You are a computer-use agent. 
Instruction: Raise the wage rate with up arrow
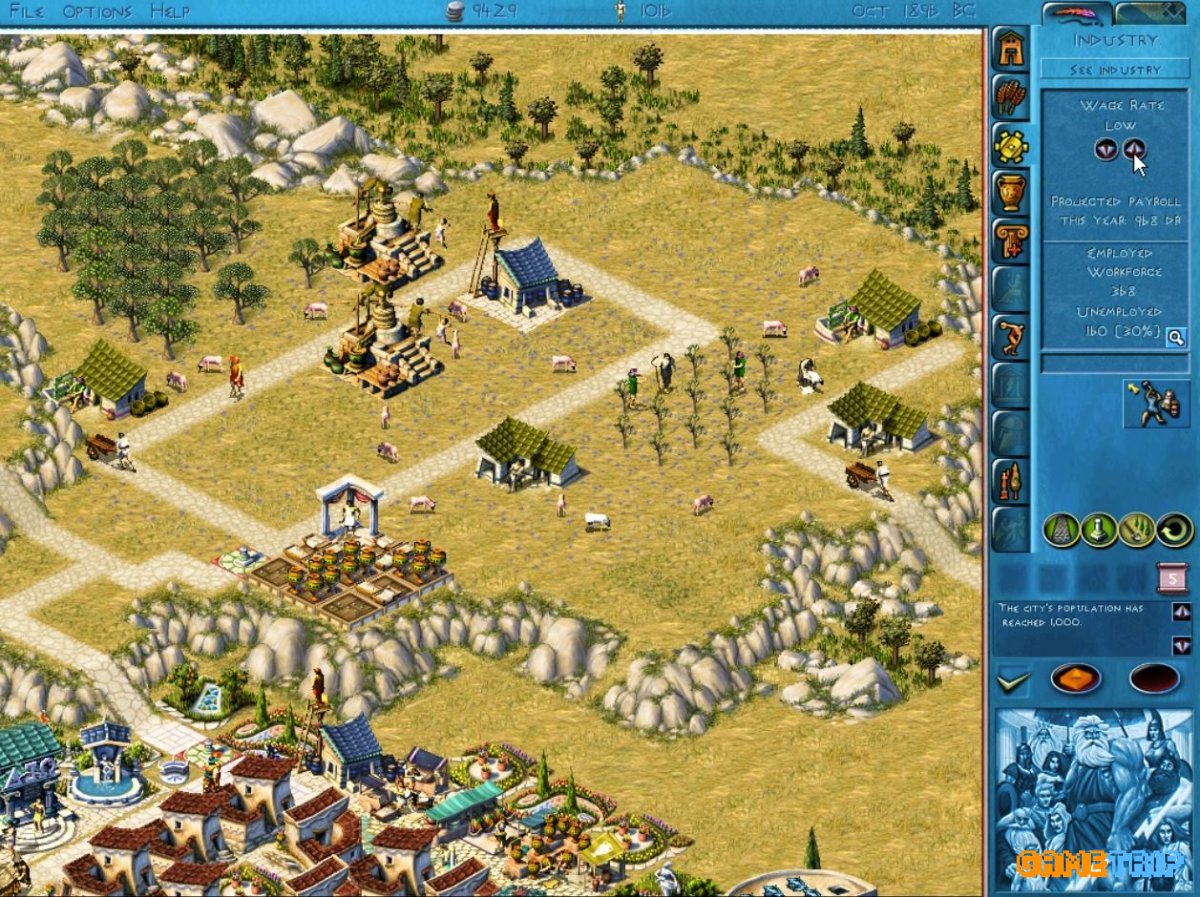tap(1134, 150)
